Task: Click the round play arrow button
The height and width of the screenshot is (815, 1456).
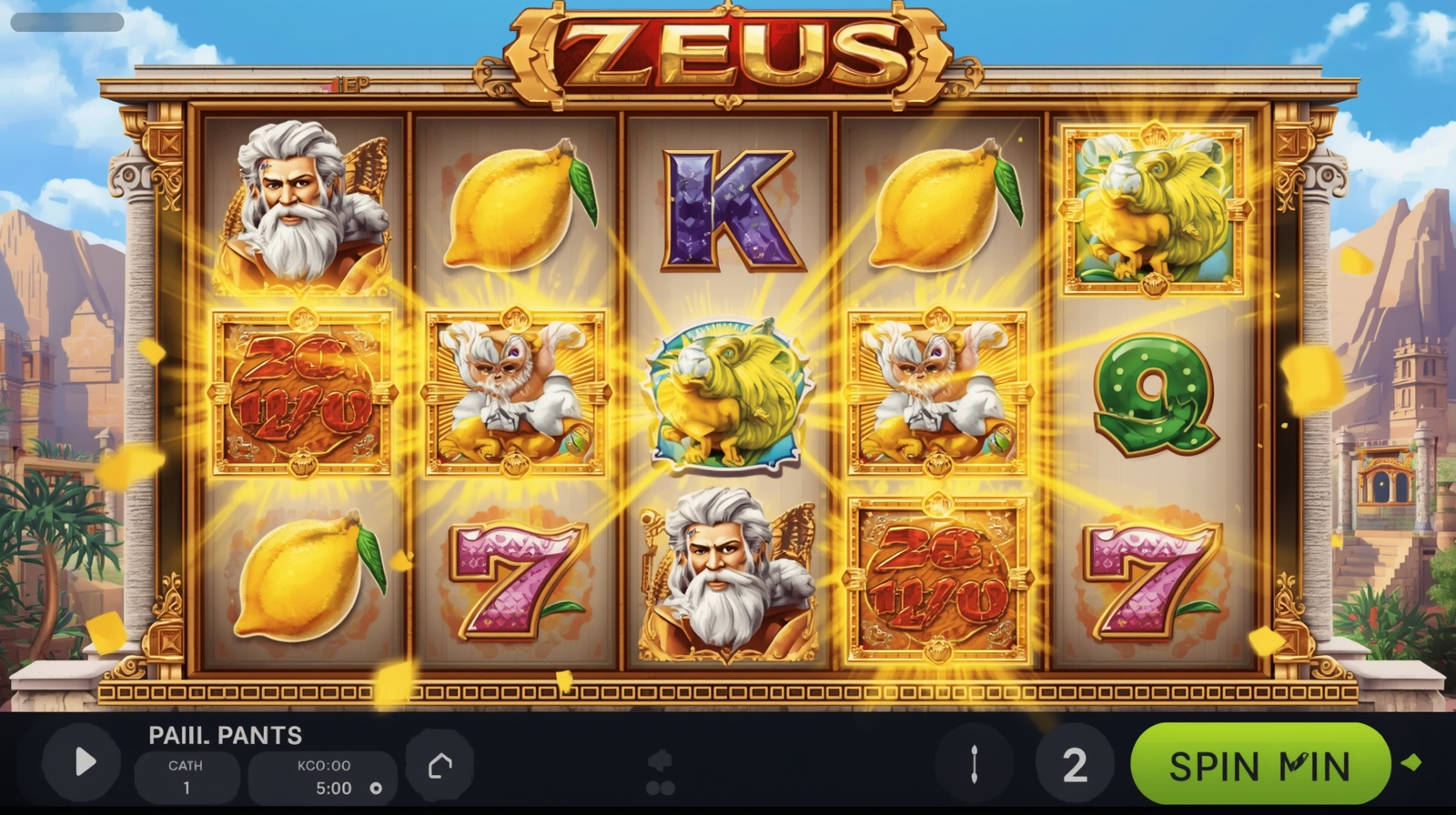Action: pyautogui.click(x=83, y=762)
